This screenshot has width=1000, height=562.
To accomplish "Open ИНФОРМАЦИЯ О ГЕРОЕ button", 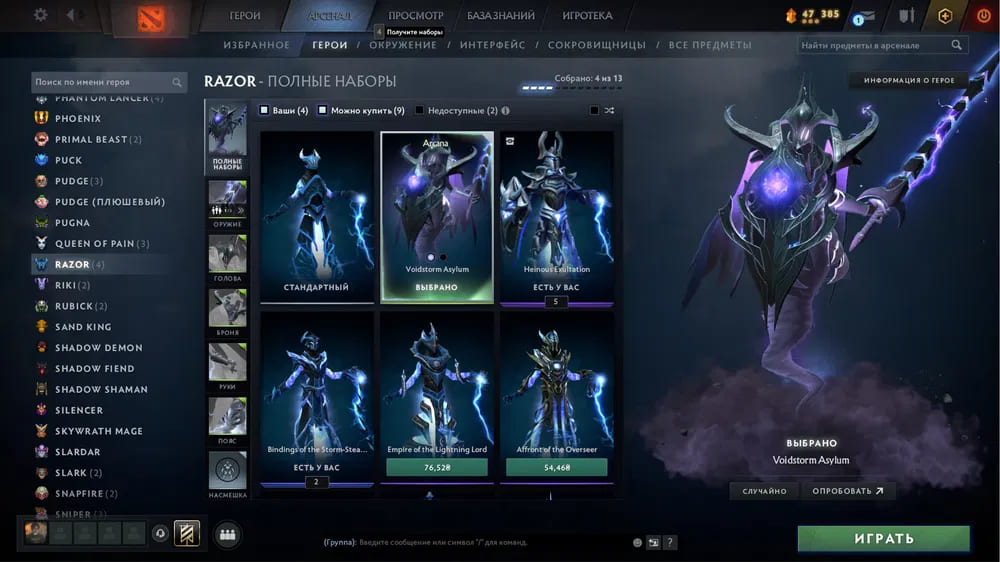I will point(909,80).
